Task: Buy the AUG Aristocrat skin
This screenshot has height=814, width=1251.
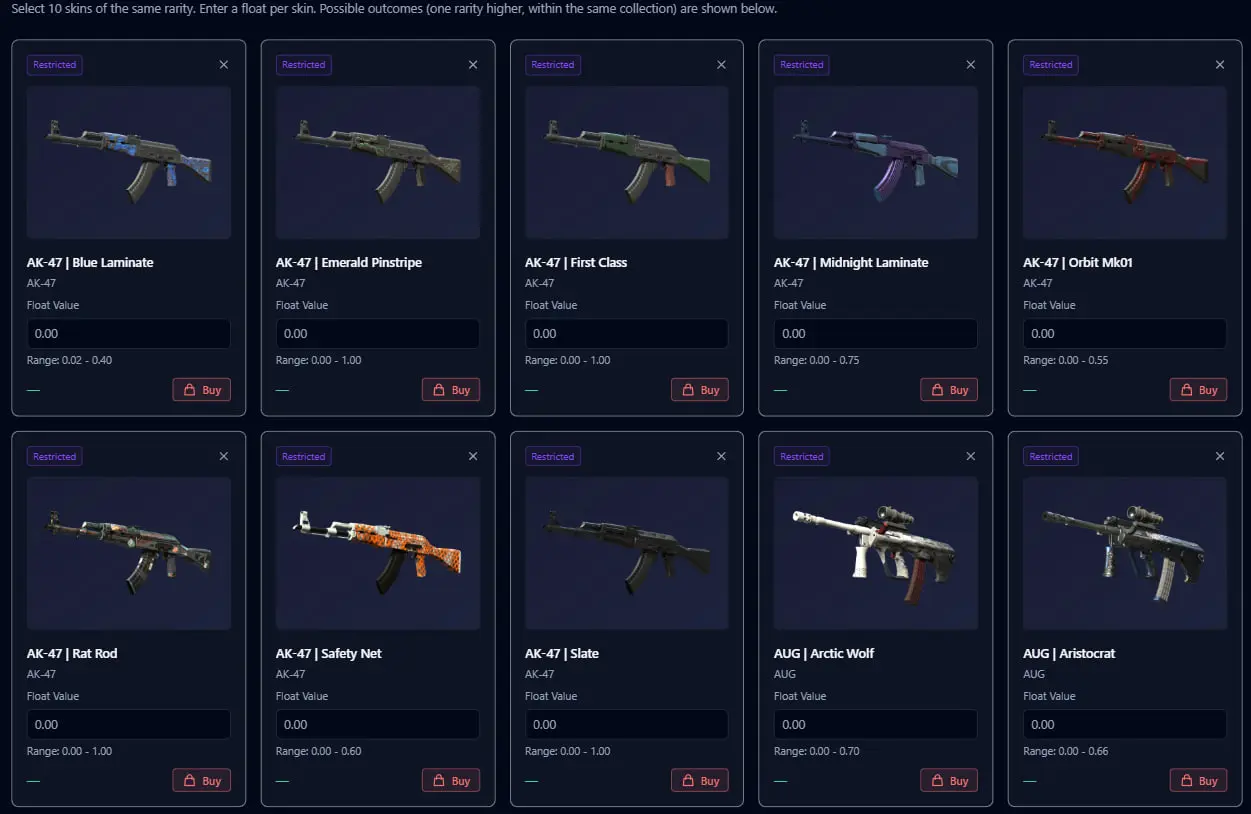Action: point(1198,781)
